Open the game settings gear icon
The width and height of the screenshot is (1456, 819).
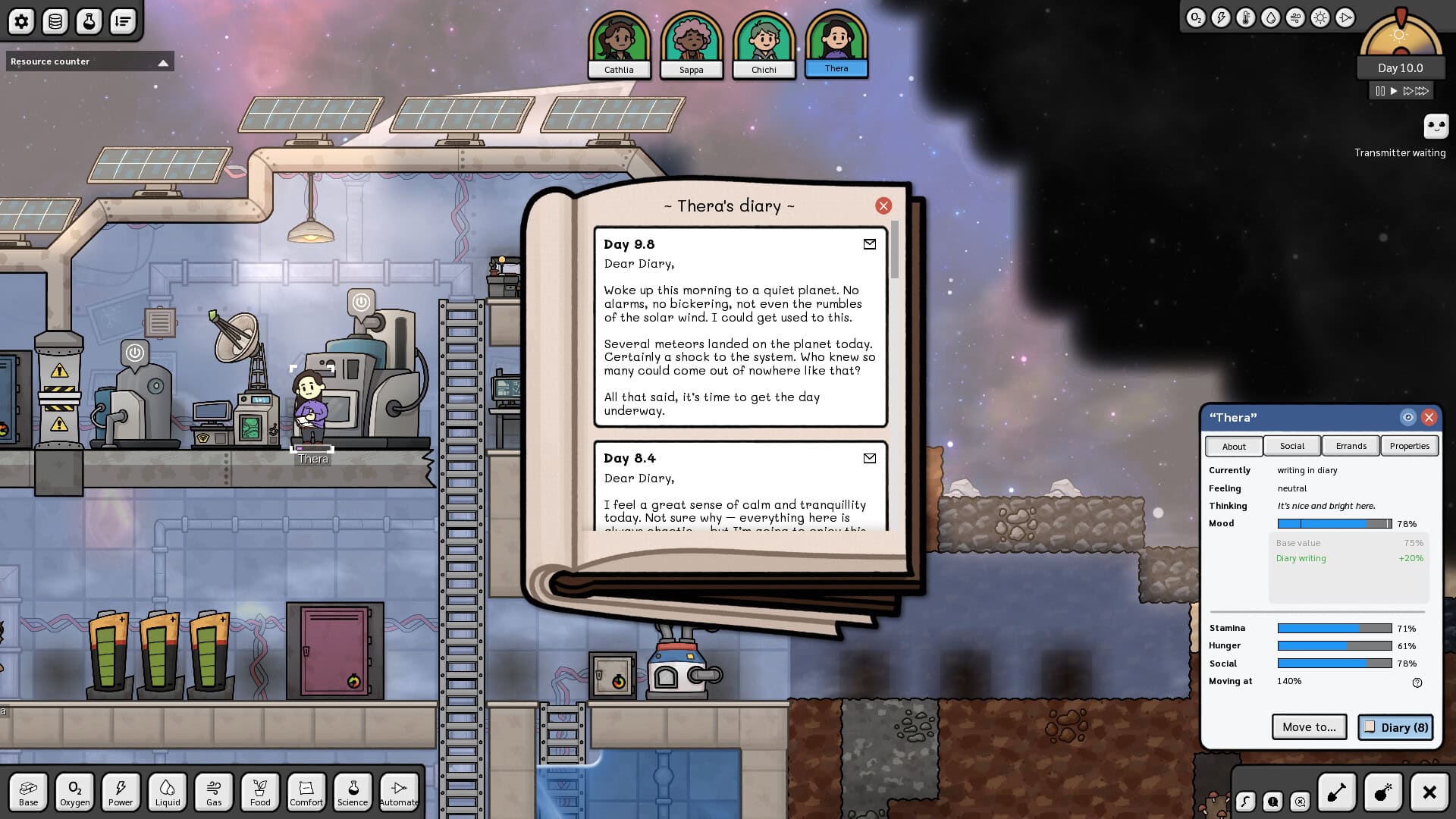[x=21, y=21]
